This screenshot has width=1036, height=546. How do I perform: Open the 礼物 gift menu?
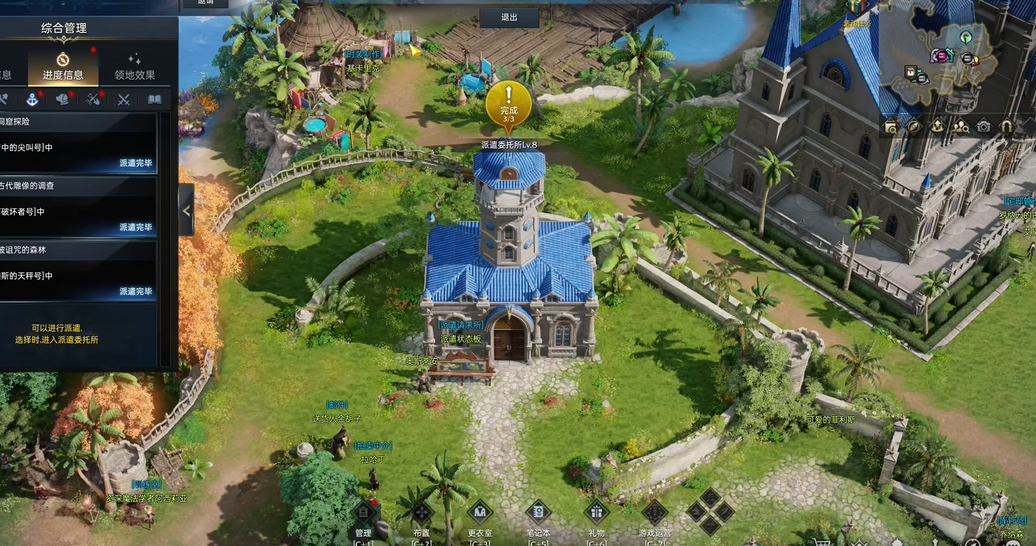596,516
